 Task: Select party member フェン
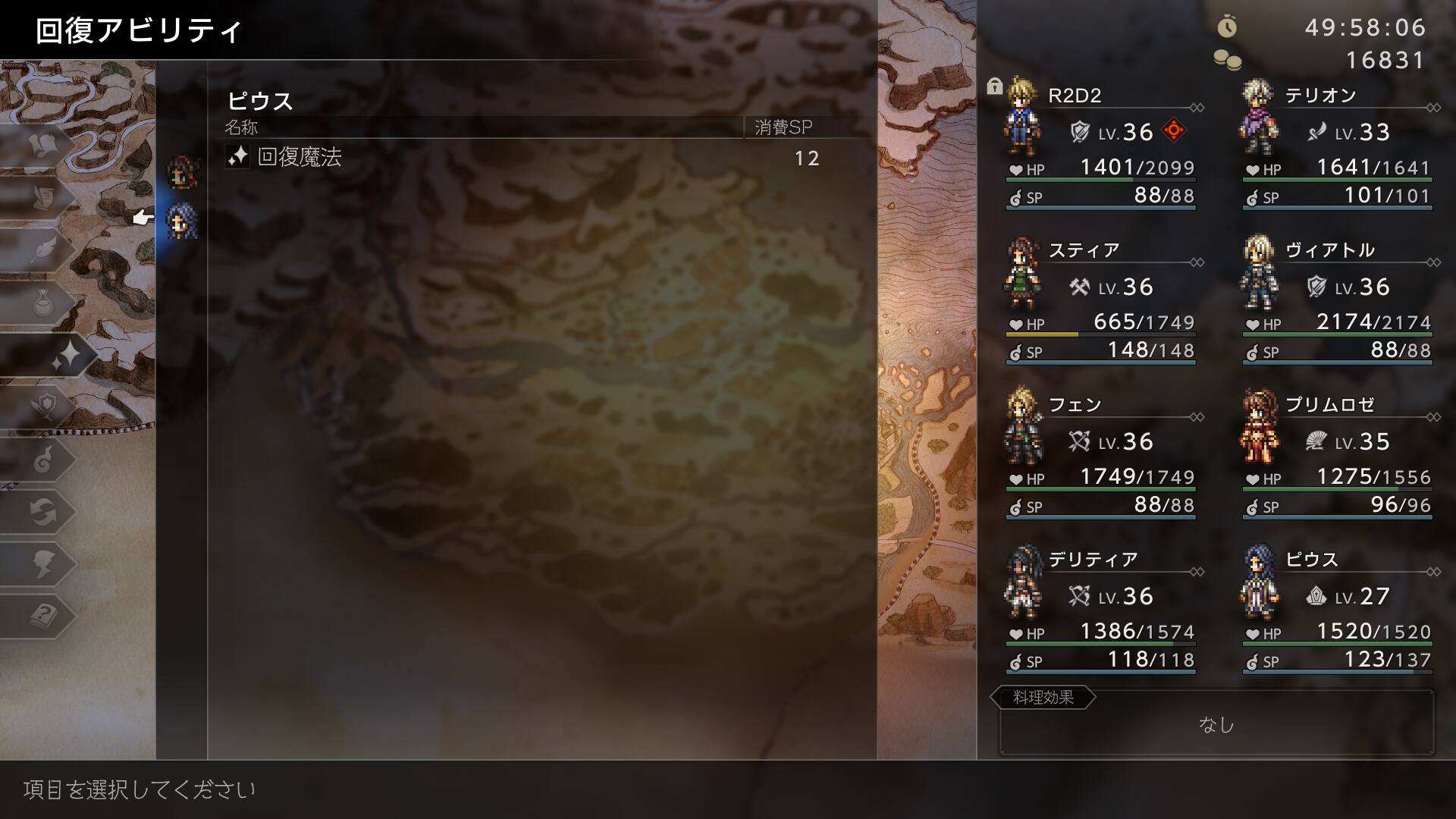(x=1100, y=453)
